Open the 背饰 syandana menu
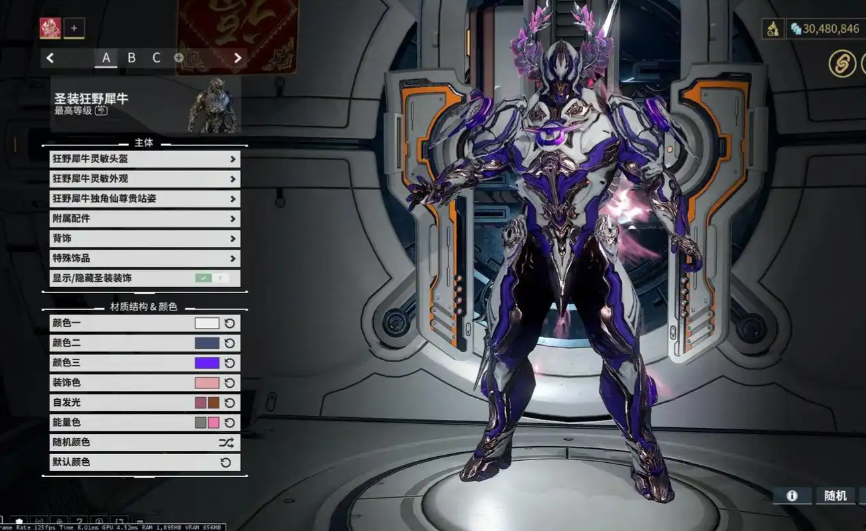Screen dimensions: 866x531 [x=145, y=239]
